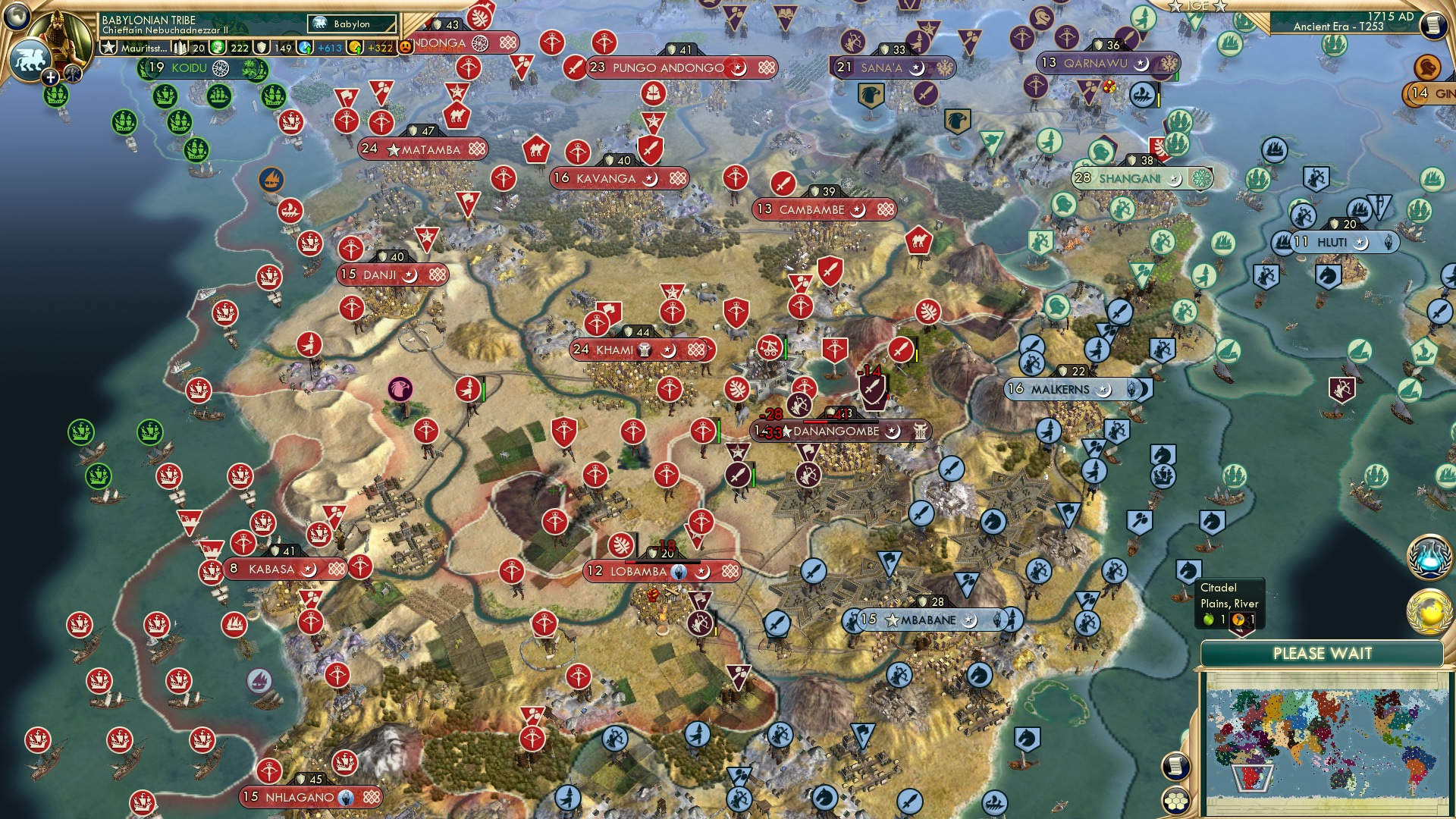
Task: Click the golden laurel diplomacy notification icon
Action: pyautogui.click(x=1429, y=610)
